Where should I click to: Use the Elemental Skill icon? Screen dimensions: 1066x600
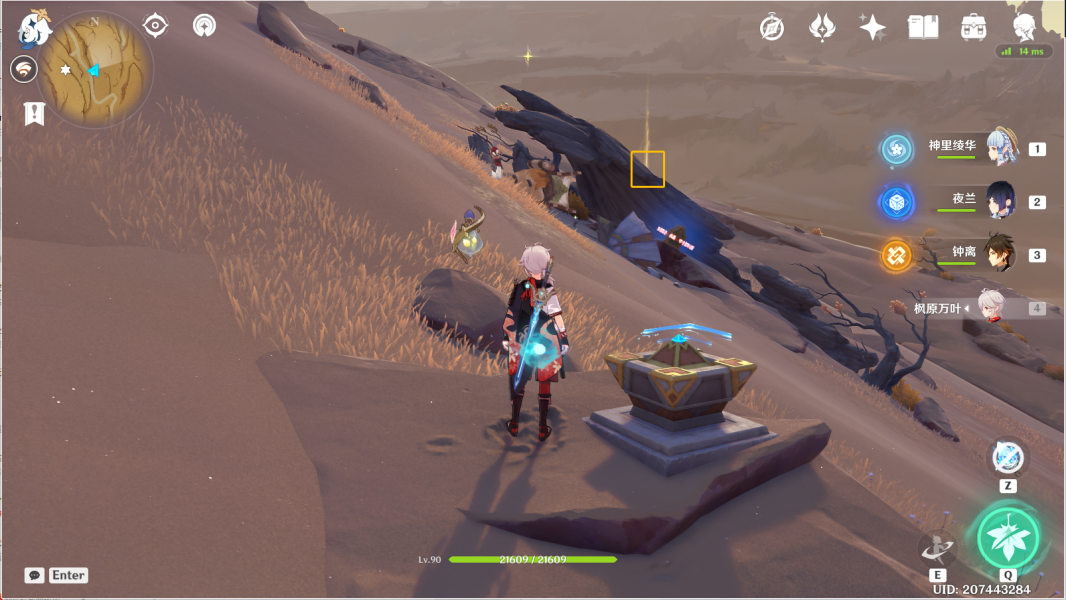point(937,547)
